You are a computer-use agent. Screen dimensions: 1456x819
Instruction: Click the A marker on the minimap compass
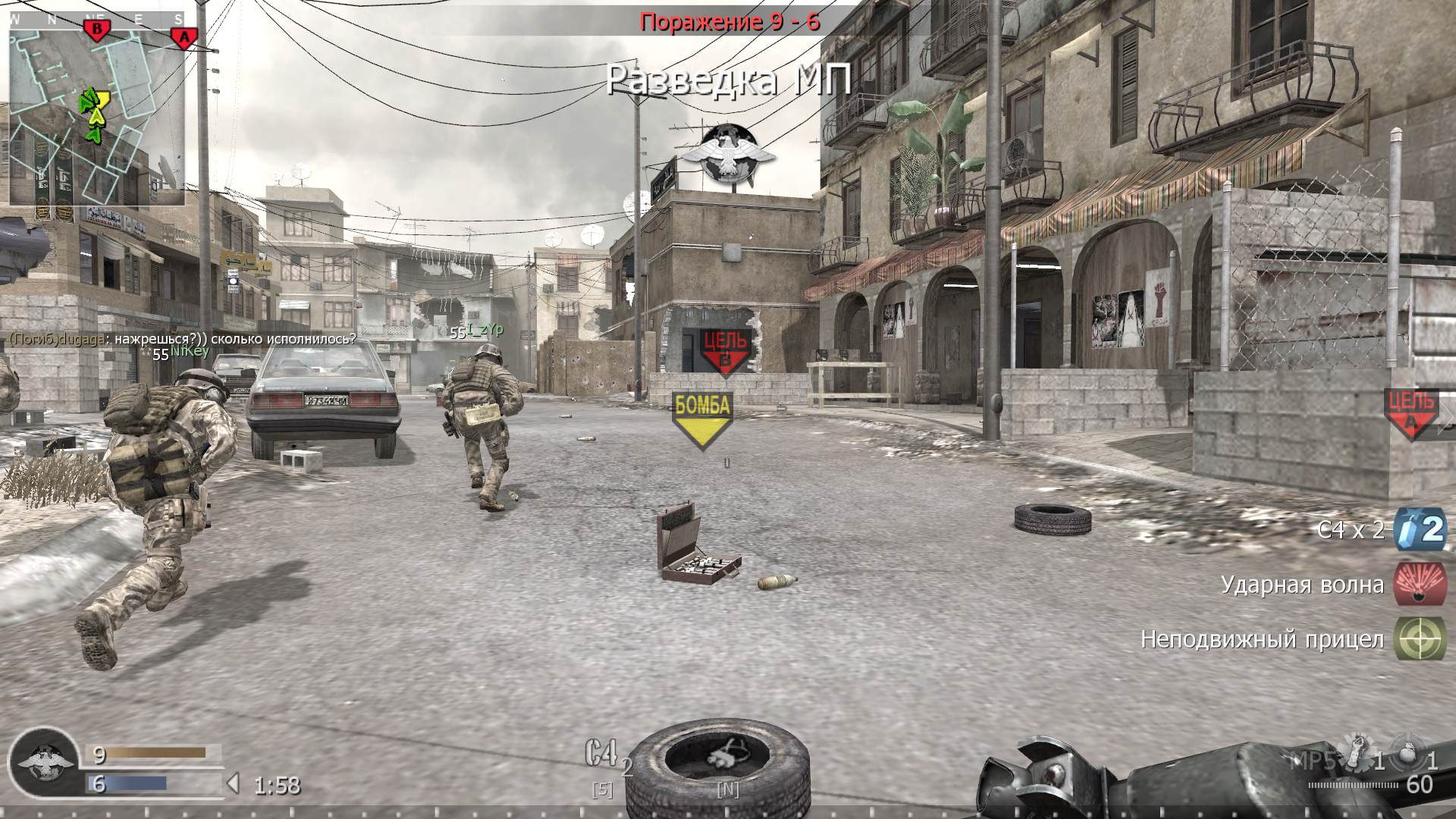[184, 35]
